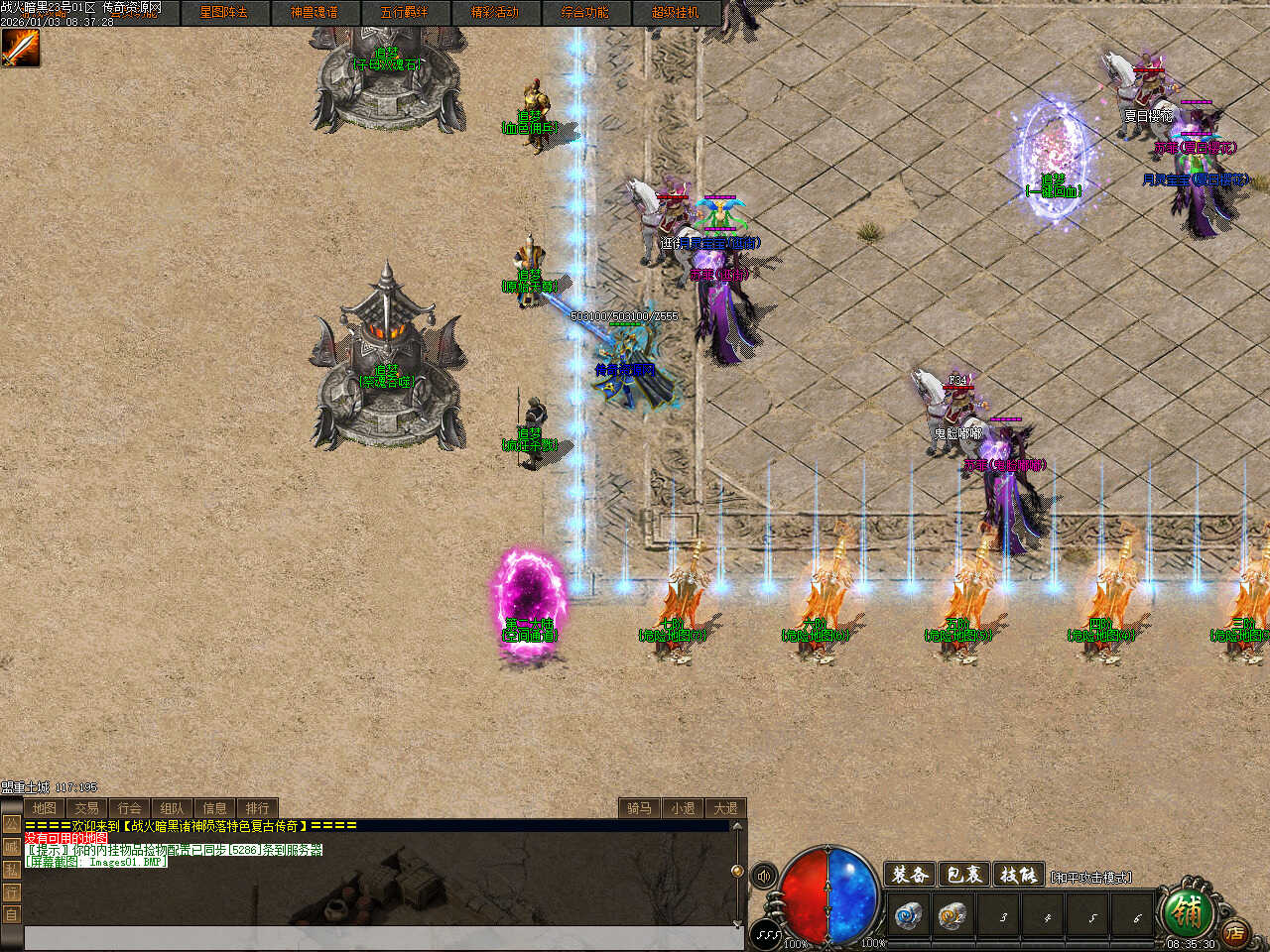
Task: Toggle the 骑马 mount button
Action: [x=639, y=808]
